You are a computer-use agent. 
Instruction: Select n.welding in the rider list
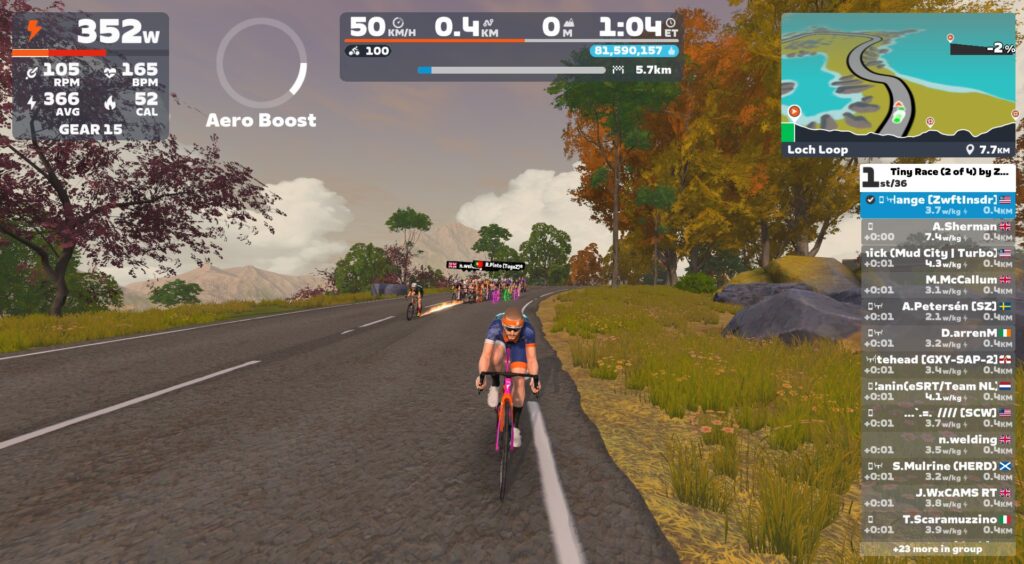point(938,444)
